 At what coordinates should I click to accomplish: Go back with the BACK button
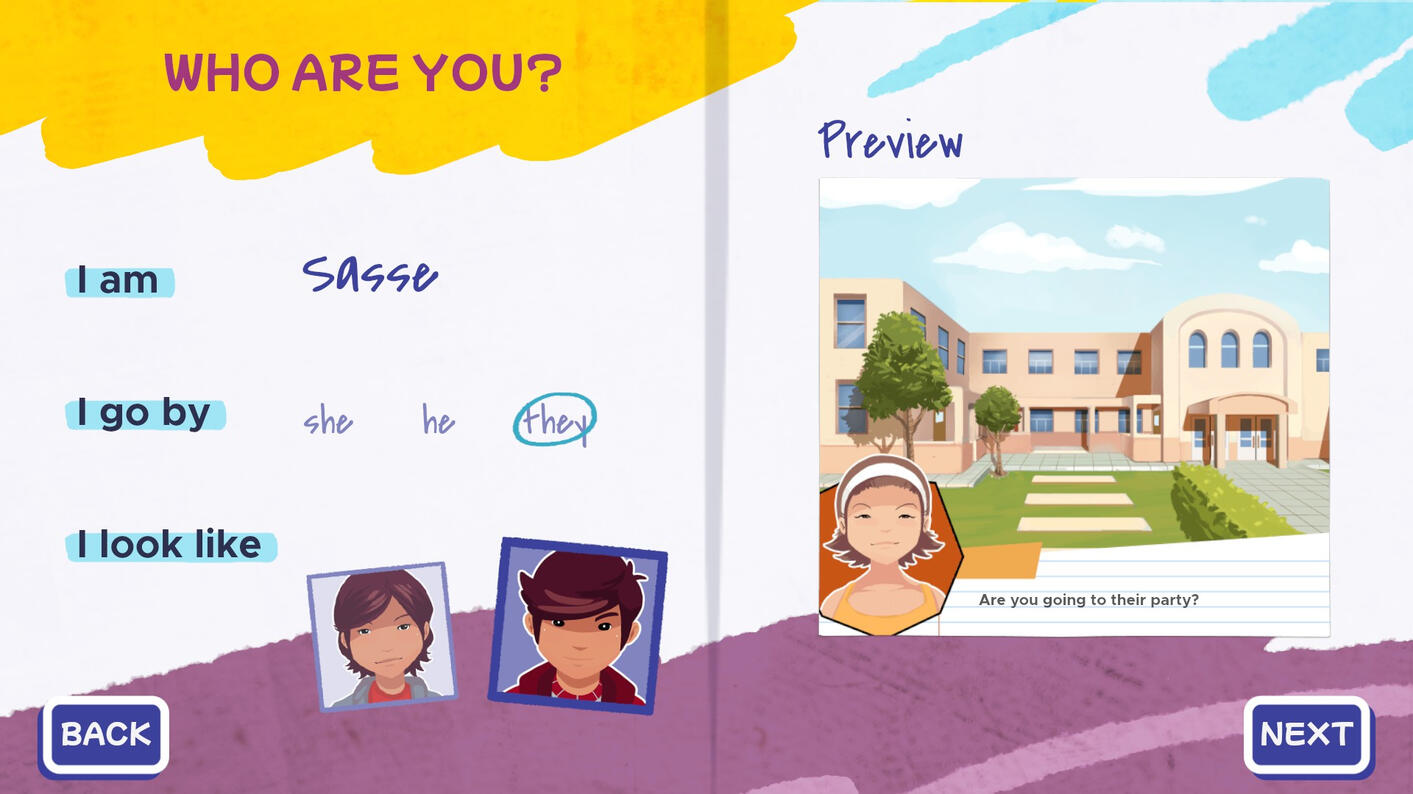(105, 735)
